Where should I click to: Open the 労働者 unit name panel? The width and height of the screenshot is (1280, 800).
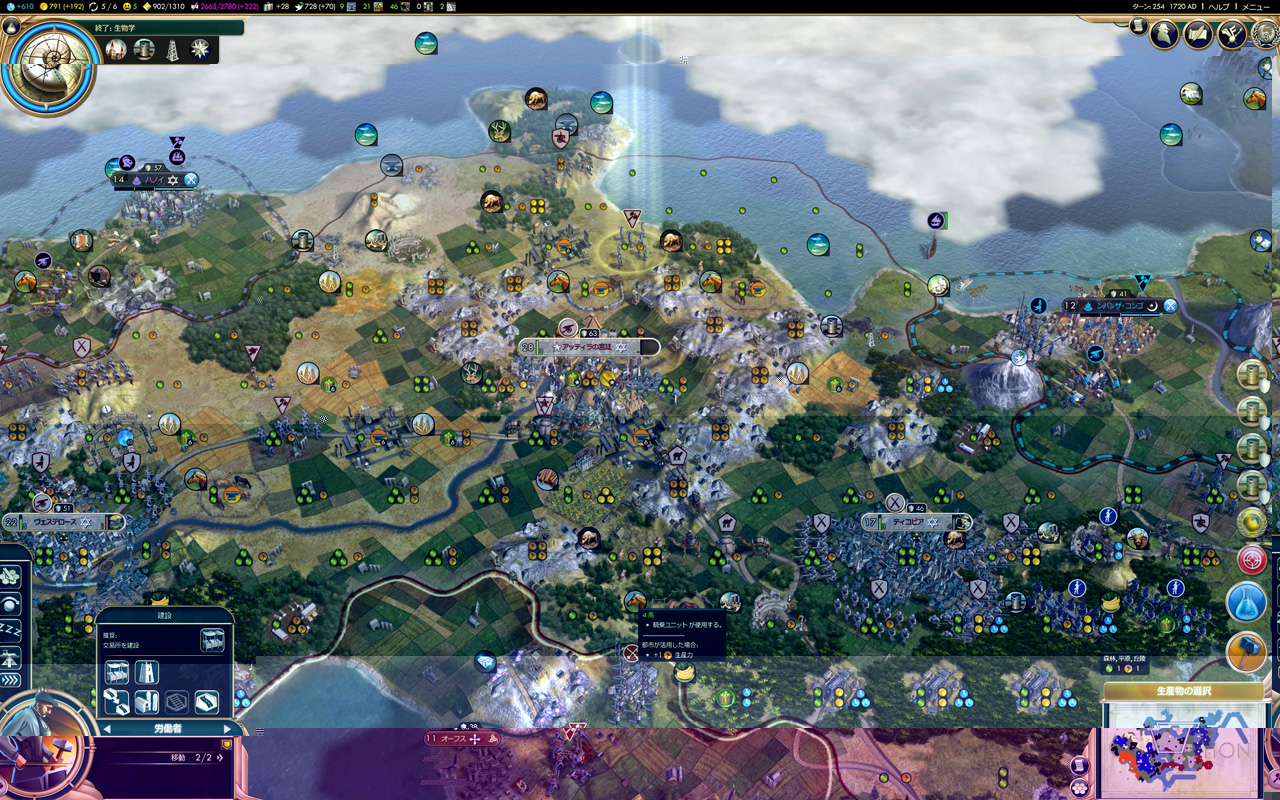167,729
